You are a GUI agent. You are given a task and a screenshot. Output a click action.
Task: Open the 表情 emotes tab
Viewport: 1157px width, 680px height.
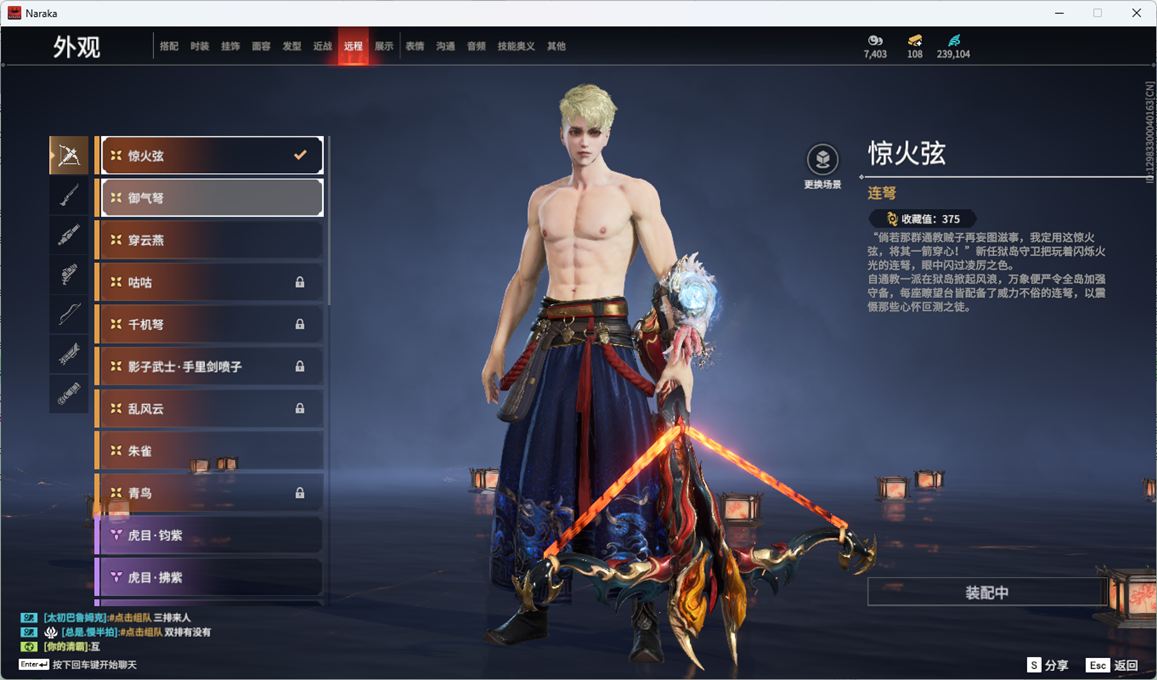(x=414, y=46)
